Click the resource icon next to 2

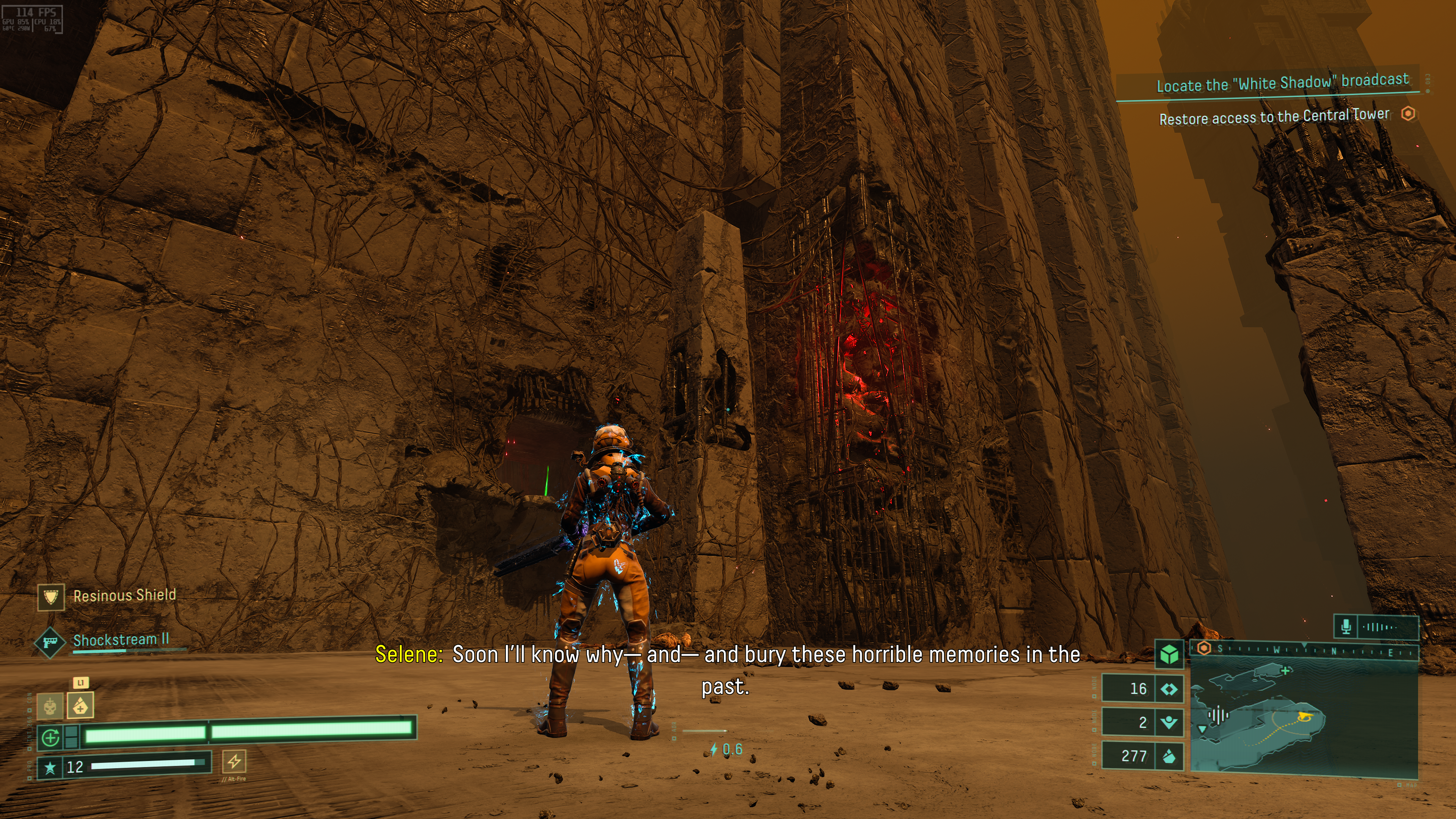1169,722
